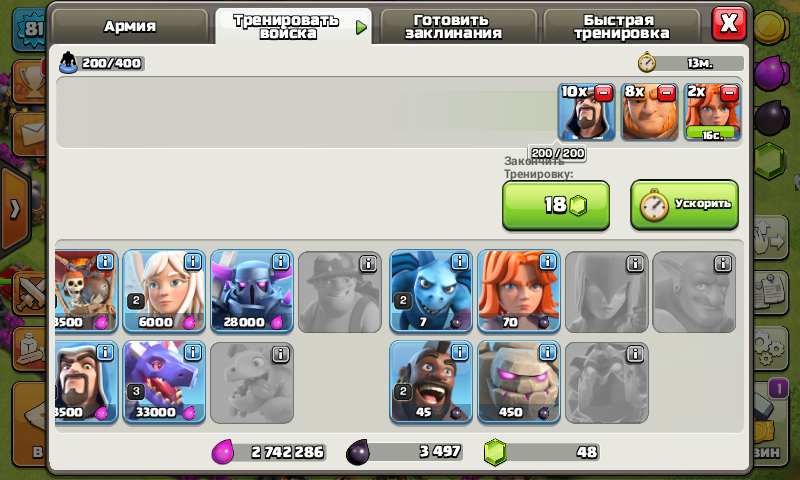Switch to the Армия tab
Screen dimensions: 800x480
coord(130,26)
